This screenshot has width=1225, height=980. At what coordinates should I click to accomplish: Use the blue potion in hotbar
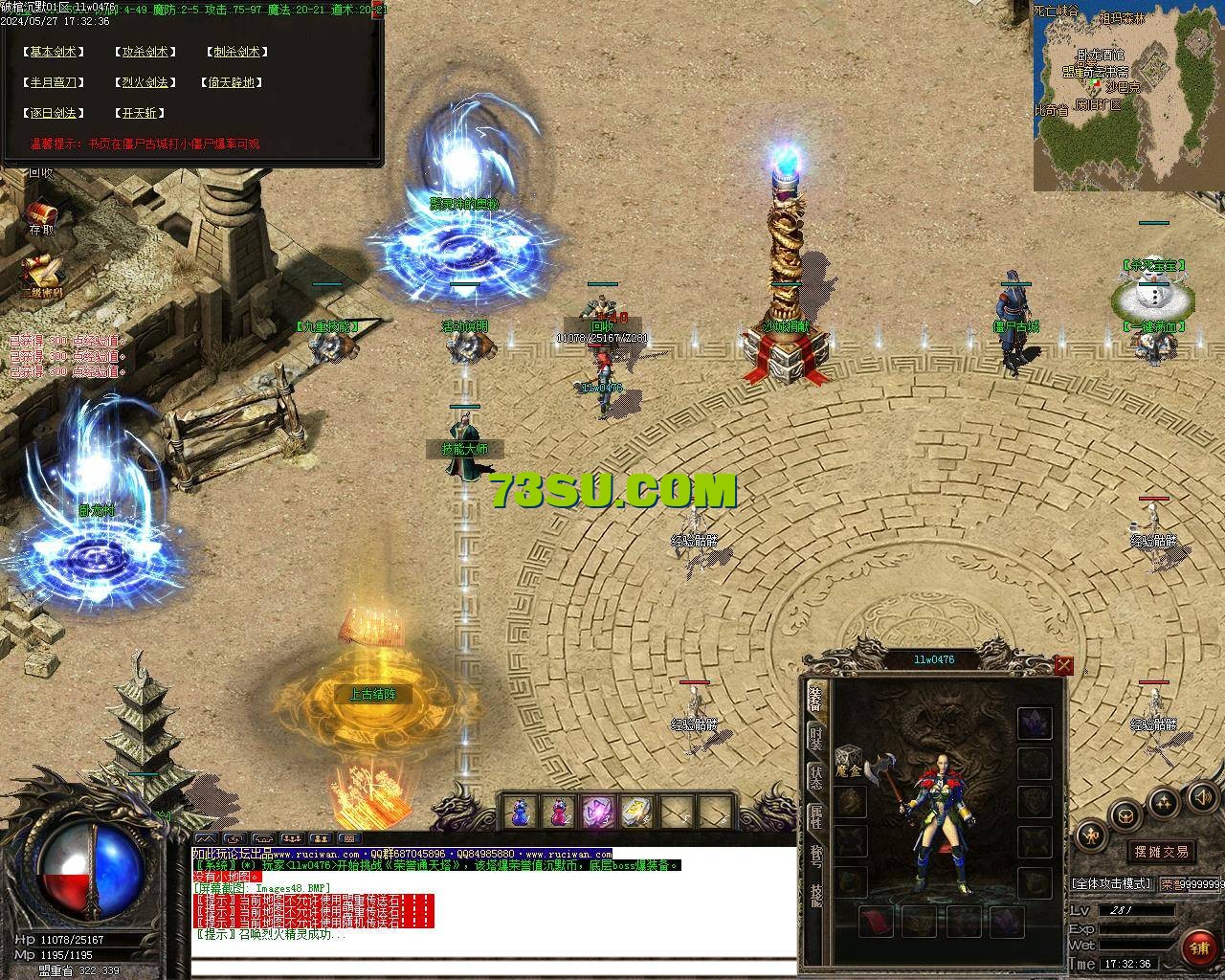click(520, 813)
